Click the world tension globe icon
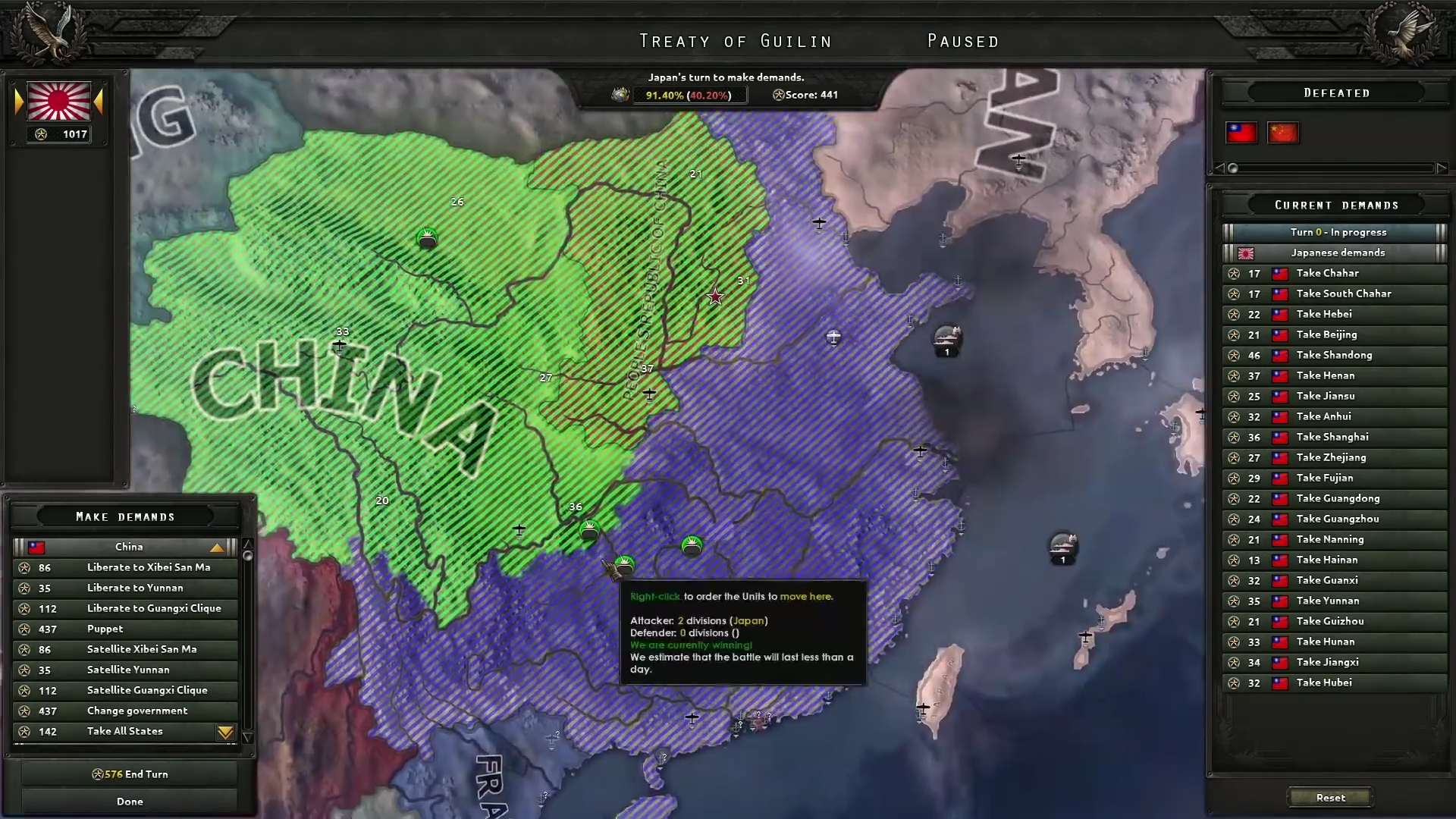 tap(622, 95)
